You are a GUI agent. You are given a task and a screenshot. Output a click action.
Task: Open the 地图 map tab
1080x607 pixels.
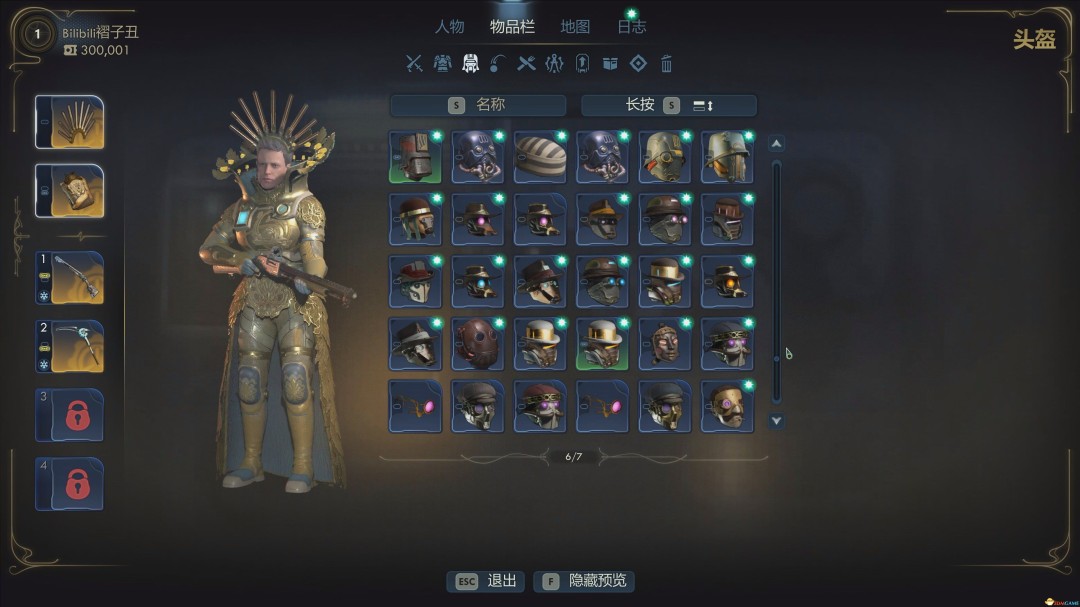(x=575, y=27)
